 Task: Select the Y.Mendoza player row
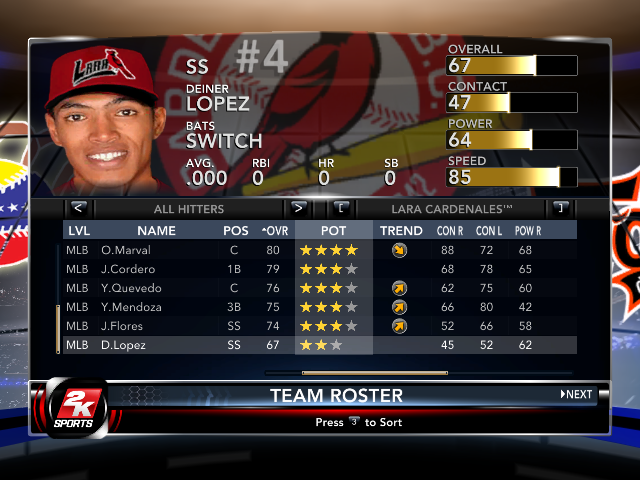pos(131,307)
